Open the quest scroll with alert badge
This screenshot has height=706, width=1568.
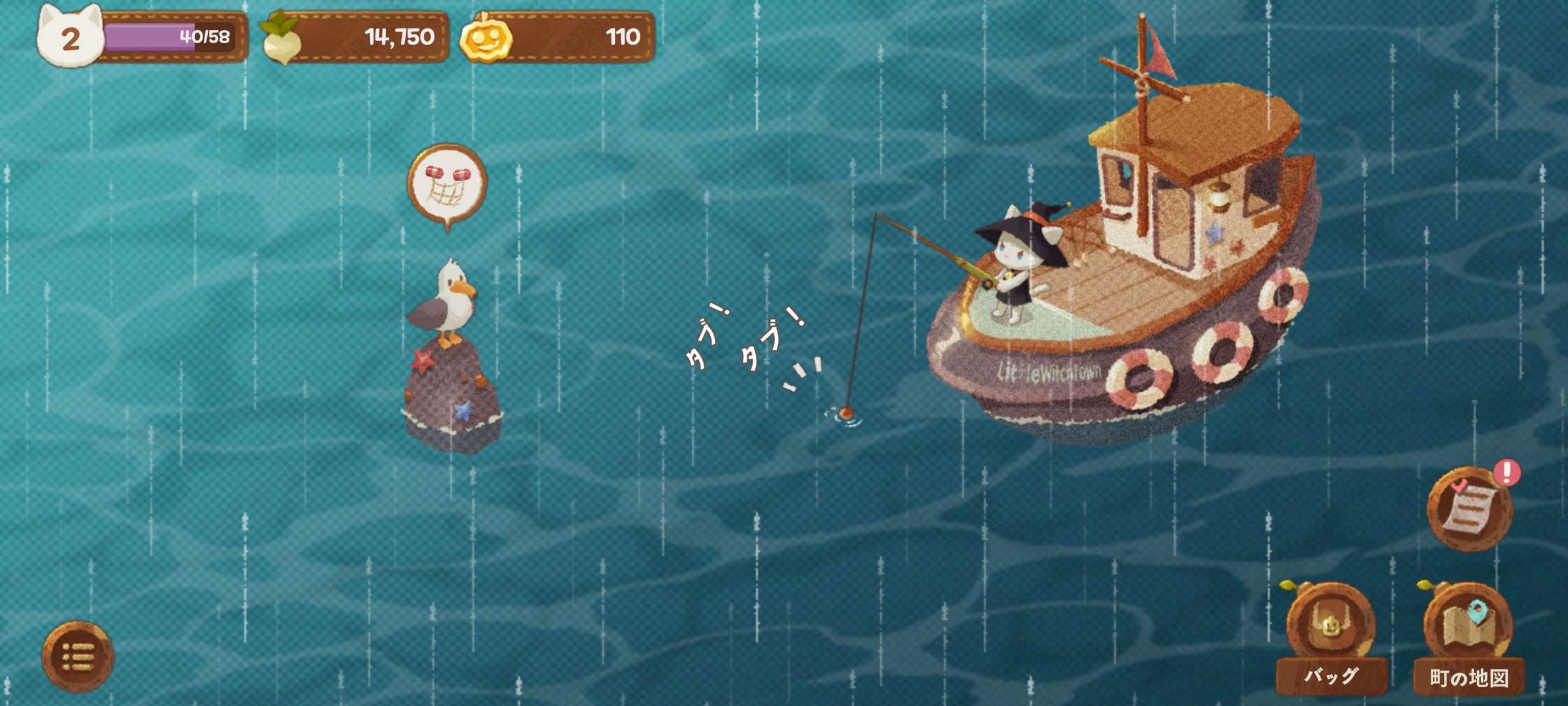click(x=1469, y=509)
